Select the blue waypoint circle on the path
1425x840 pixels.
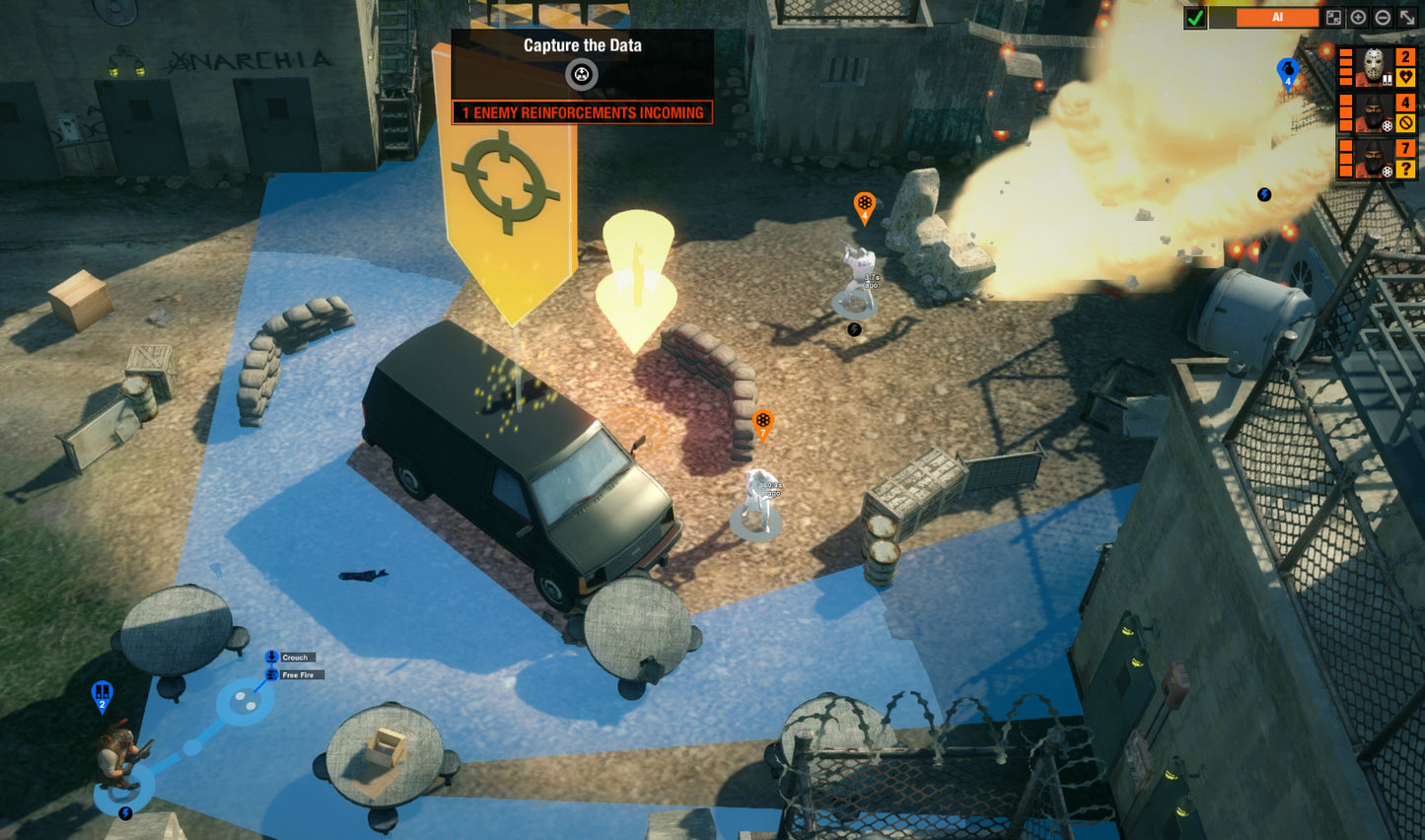coord(245,702)
